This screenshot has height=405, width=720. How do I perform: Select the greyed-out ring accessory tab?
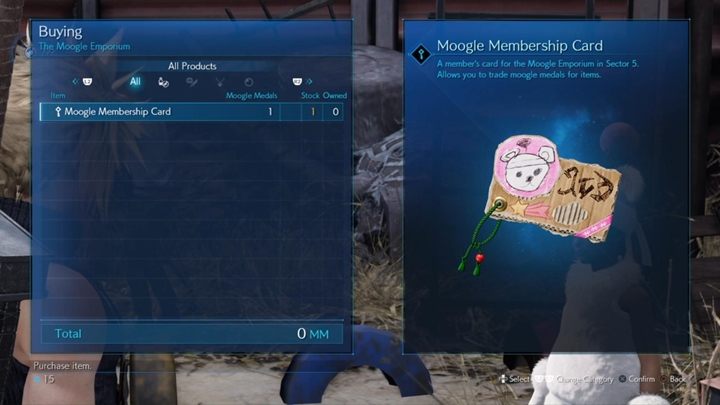249,82
